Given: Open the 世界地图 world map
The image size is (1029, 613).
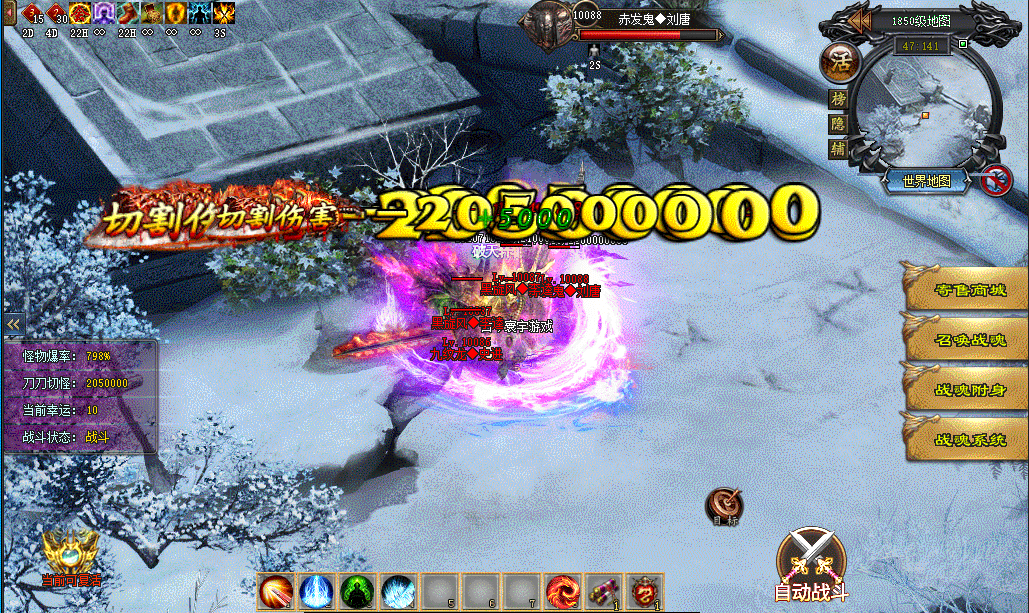Looking at the screenshot, I should [x=925, y=181].
